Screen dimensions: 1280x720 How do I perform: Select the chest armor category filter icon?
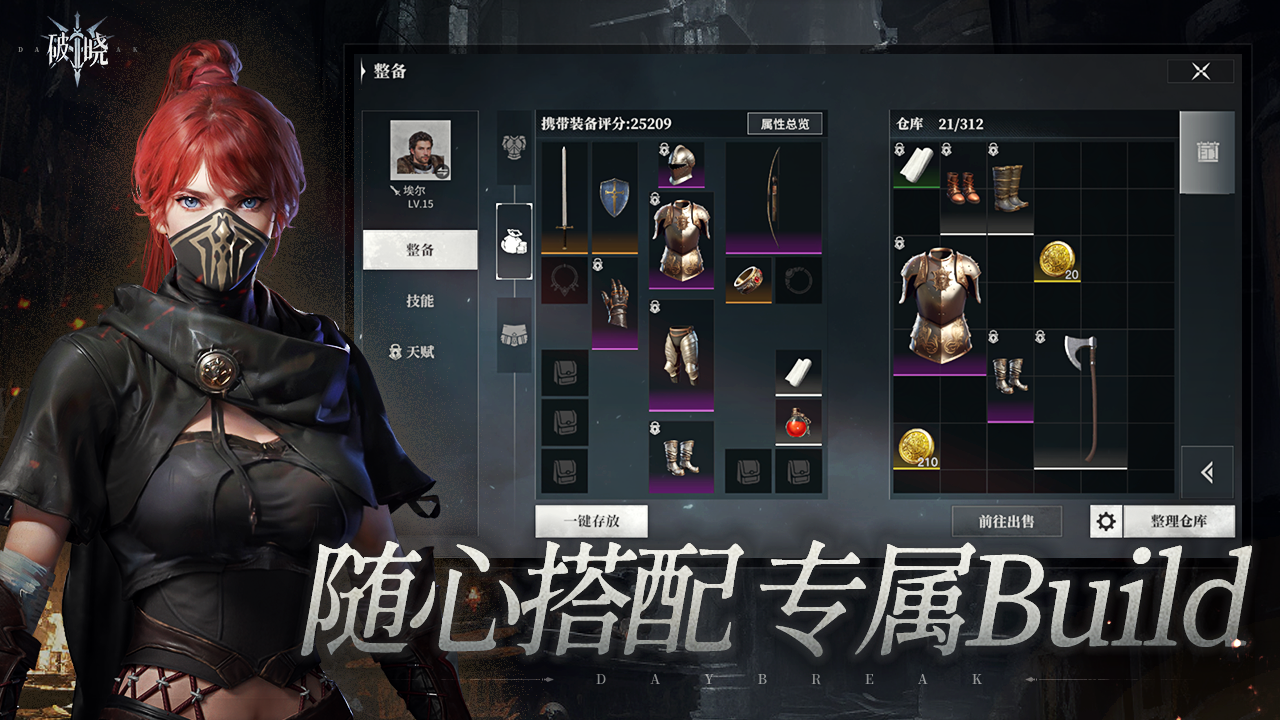[513, 150]
